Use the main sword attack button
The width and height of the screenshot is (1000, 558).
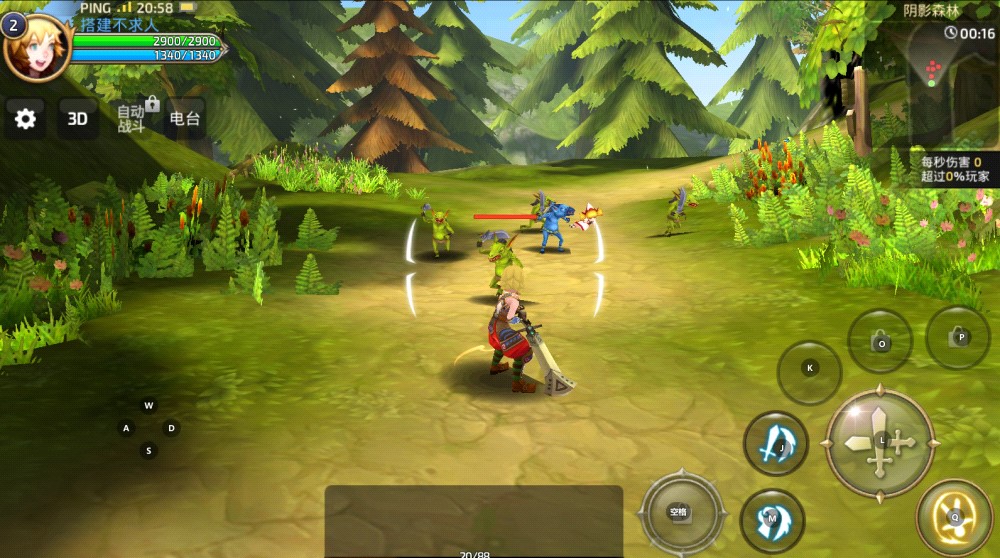880,442
